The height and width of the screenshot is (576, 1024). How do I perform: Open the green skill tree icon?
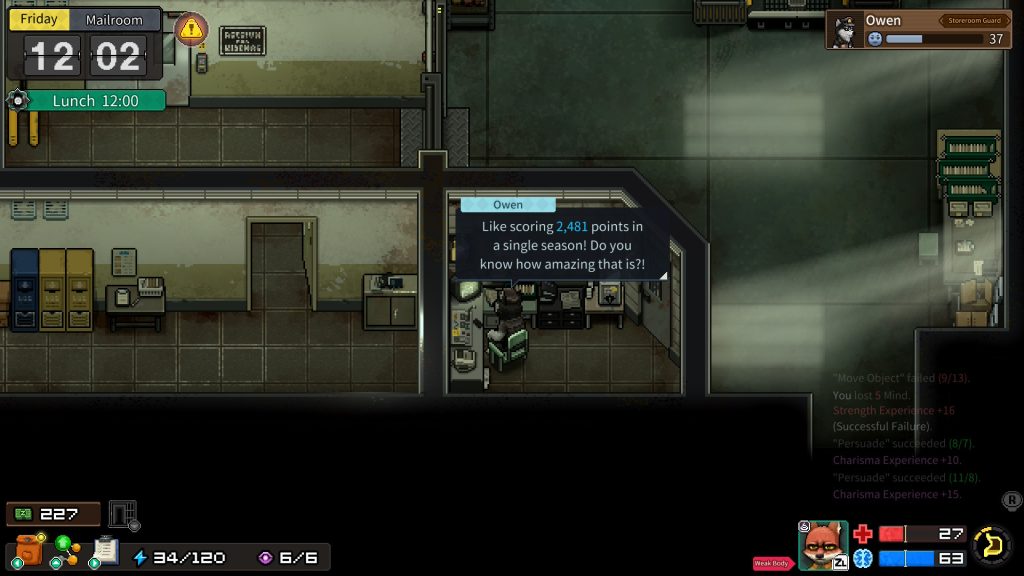(x=66, y=551)
